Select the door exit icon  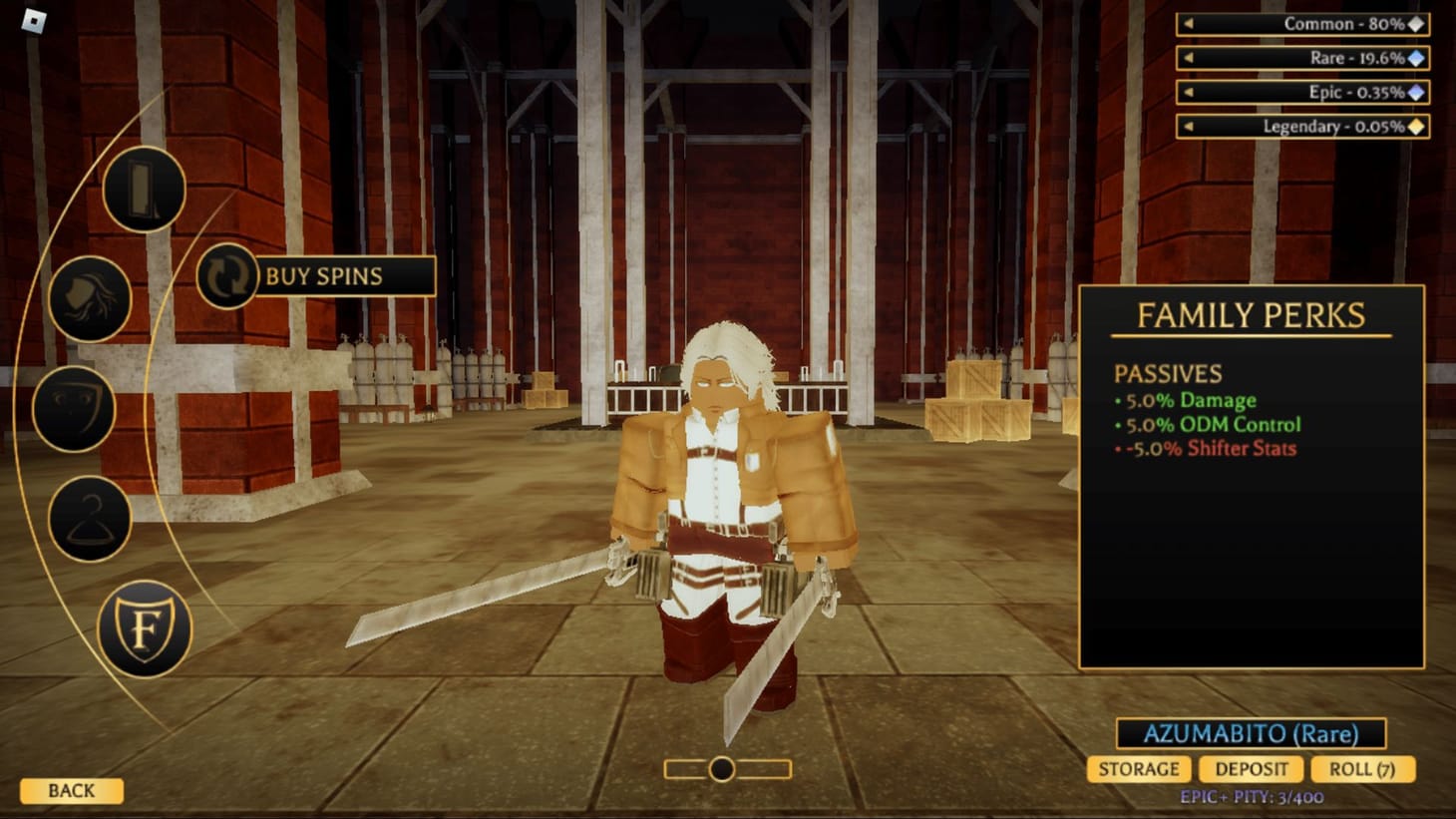point(144,191)
